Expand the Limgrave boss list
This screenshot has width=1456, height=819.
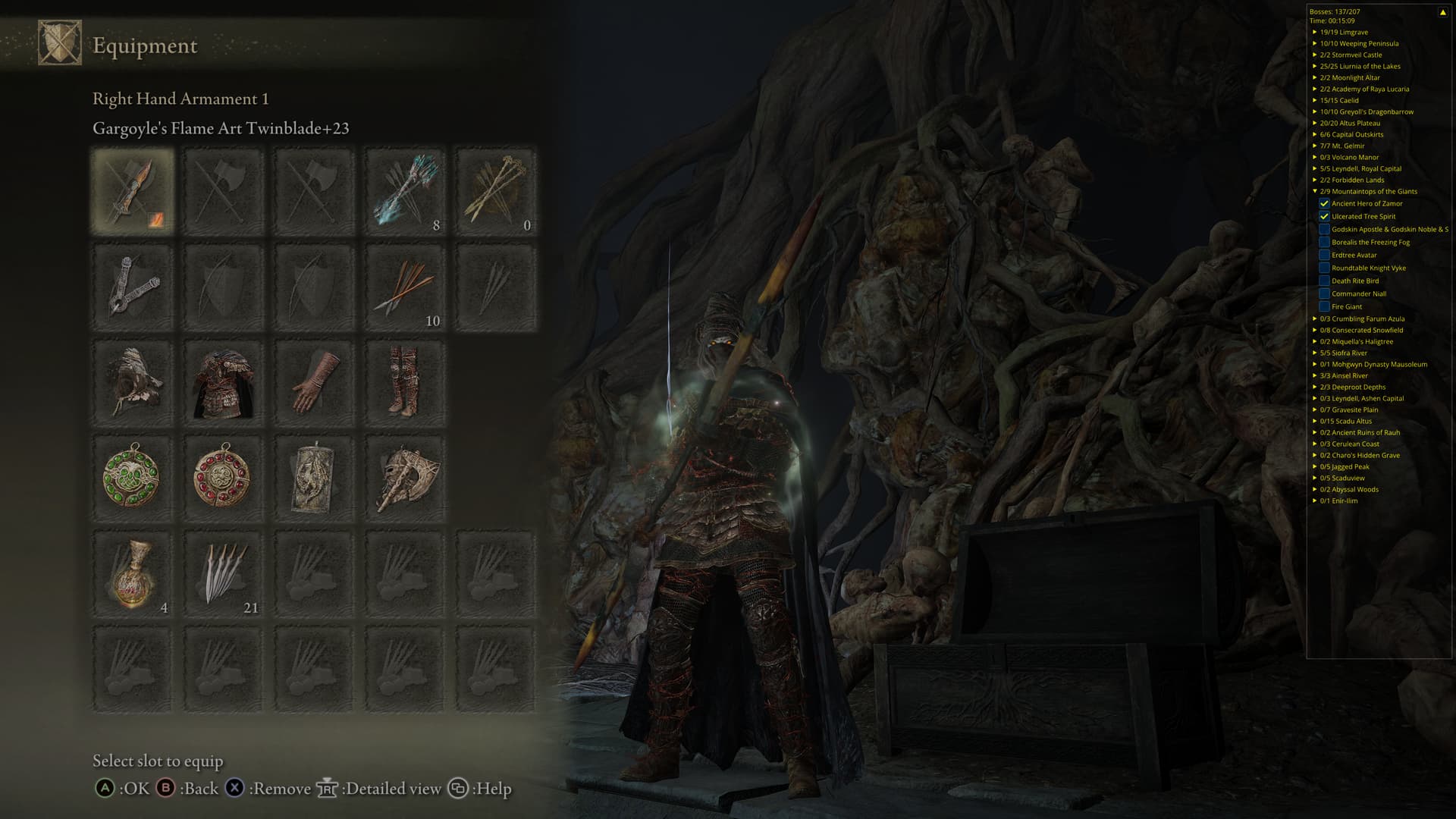tap(1315, 32)
